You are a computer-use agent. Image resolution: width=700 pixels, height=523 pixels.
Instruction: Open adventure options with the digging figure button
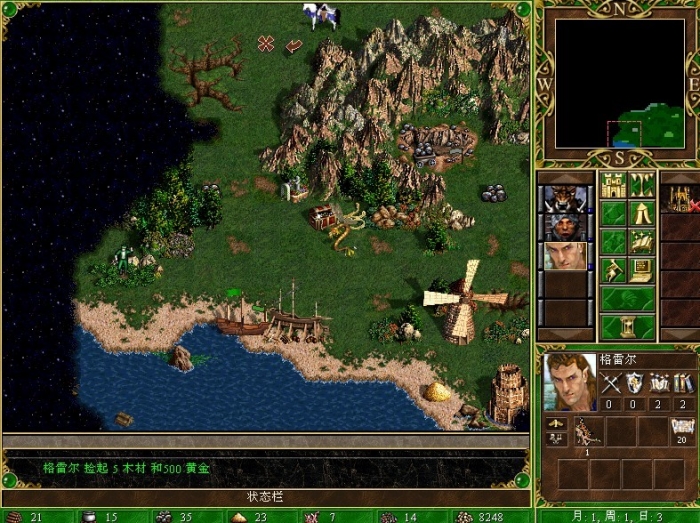point(613,269)
